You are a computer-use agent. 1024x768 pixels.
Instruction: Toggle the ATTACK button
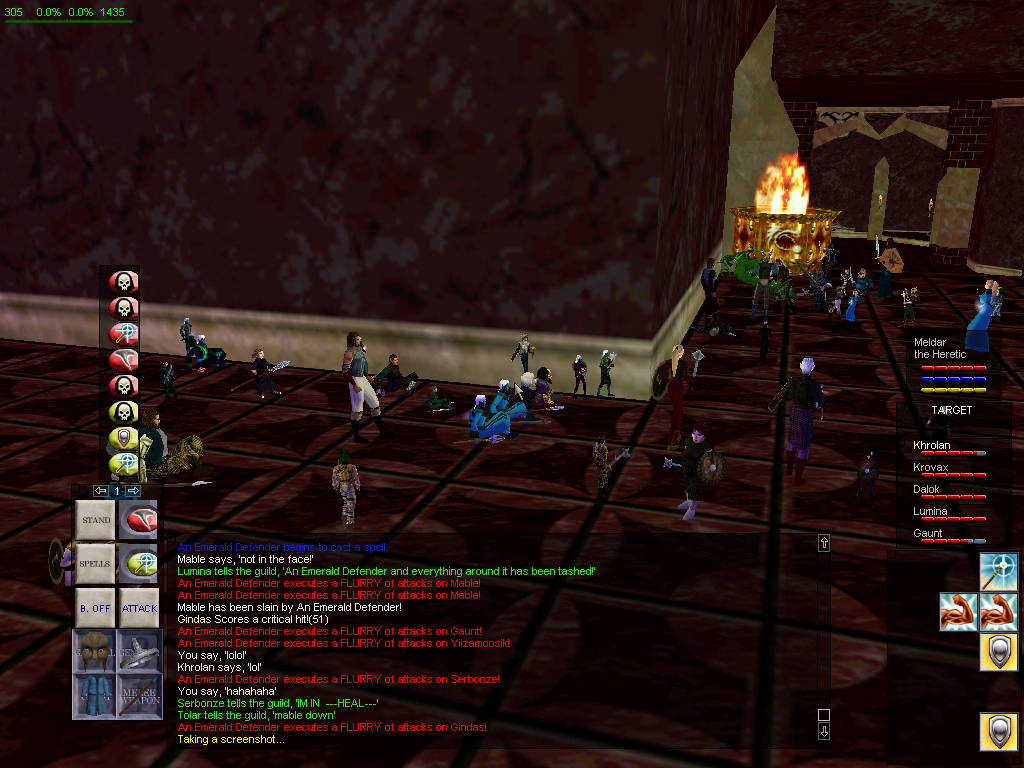coord(139,607)
